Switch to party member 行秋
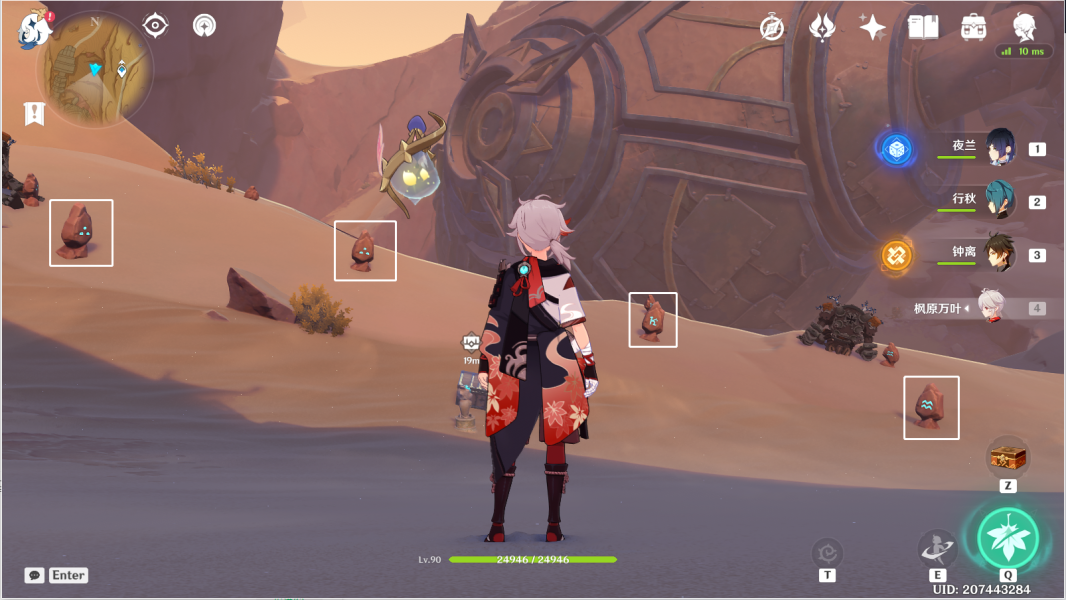The width and height of the screenshot is (1066, 600). (1000, 199)
